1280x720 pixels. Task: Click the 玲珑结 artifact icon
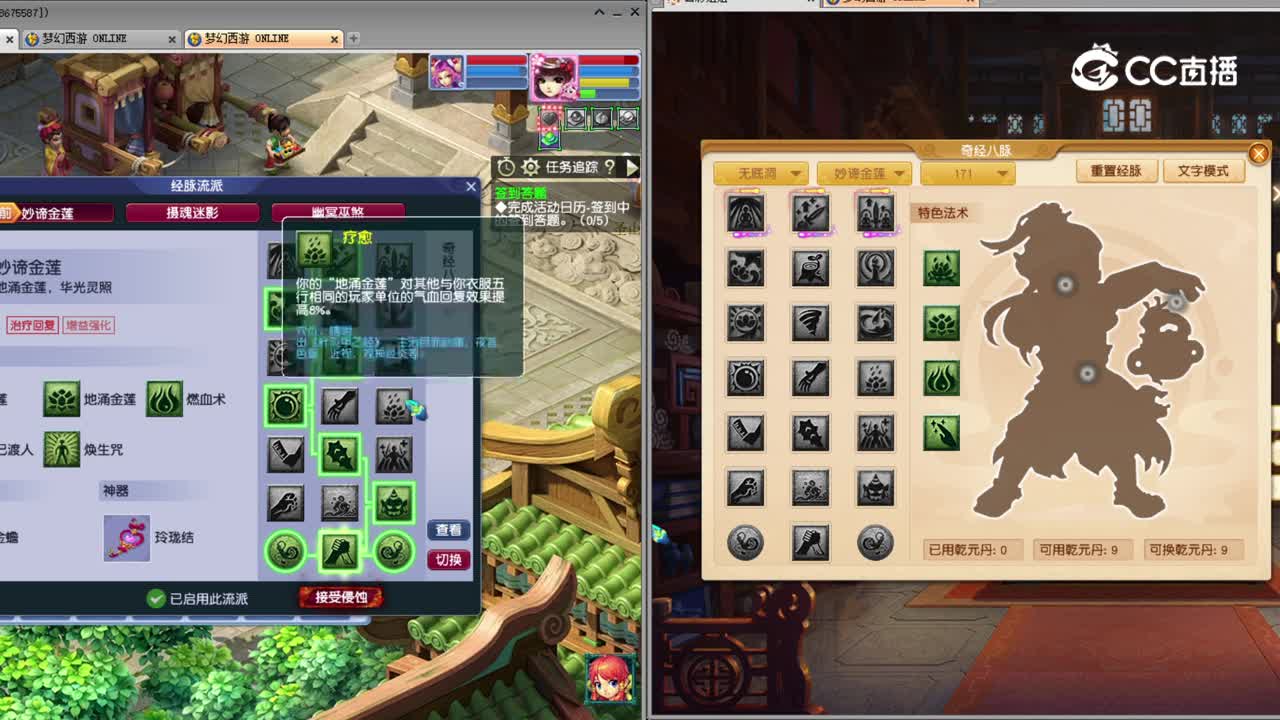127,537
